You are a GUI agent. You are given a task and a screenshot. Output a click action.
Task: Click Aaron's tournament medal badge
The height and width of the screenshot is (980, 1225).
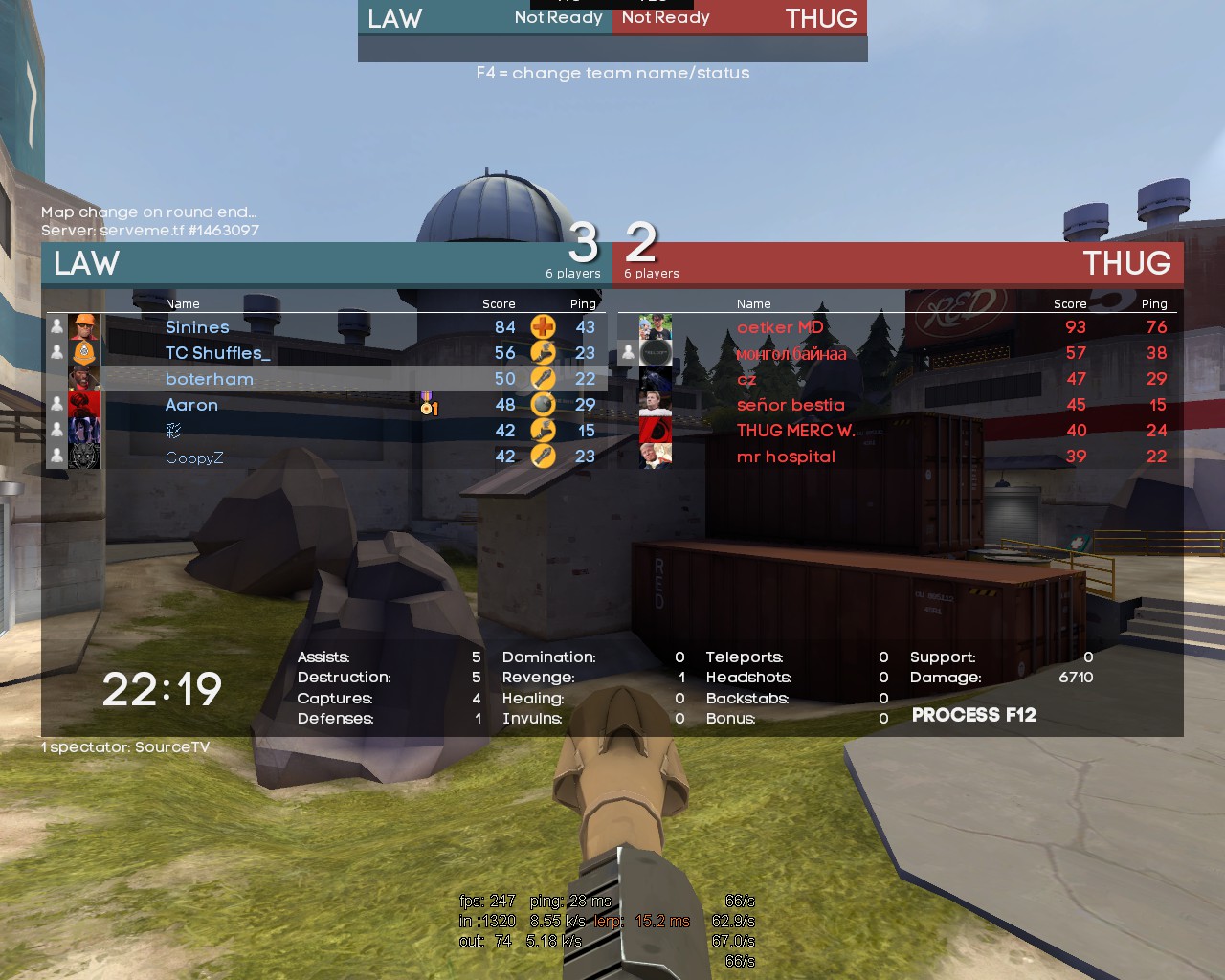coord(428,404)
